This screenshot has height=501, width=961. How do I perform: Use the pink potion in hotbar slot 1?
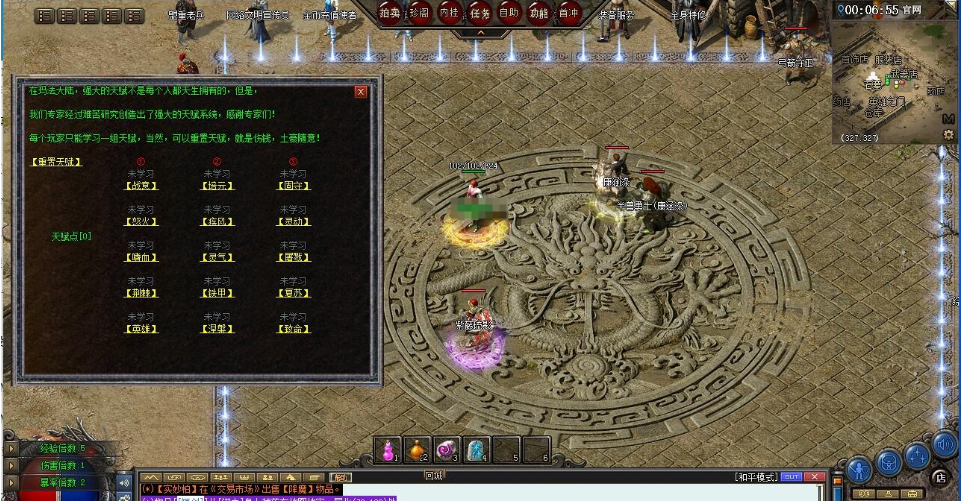click(x=391, y=450)
